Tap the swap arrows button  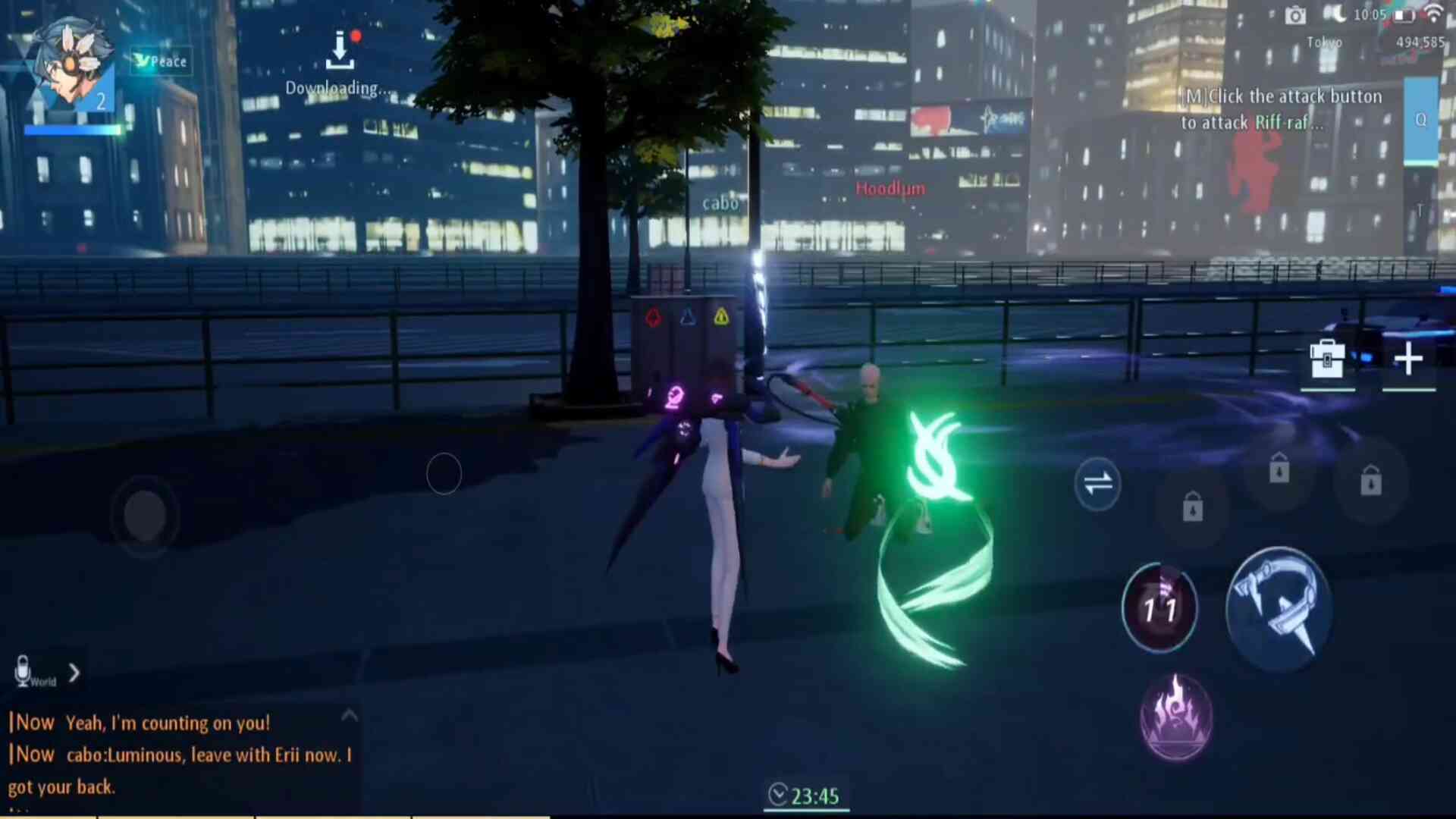click(x=1097, y=483)
